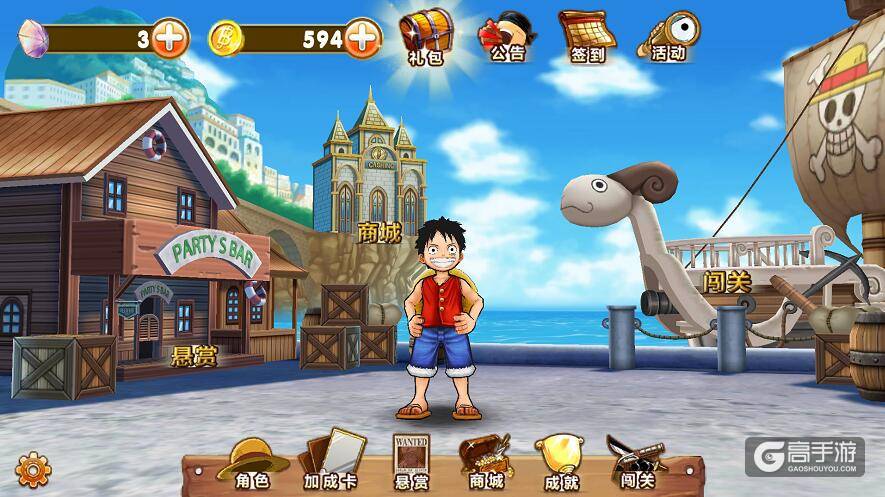885x497 pixels.
Task: Select 悬赏 wanted poster in bottom bar
Action: [410, 463]
